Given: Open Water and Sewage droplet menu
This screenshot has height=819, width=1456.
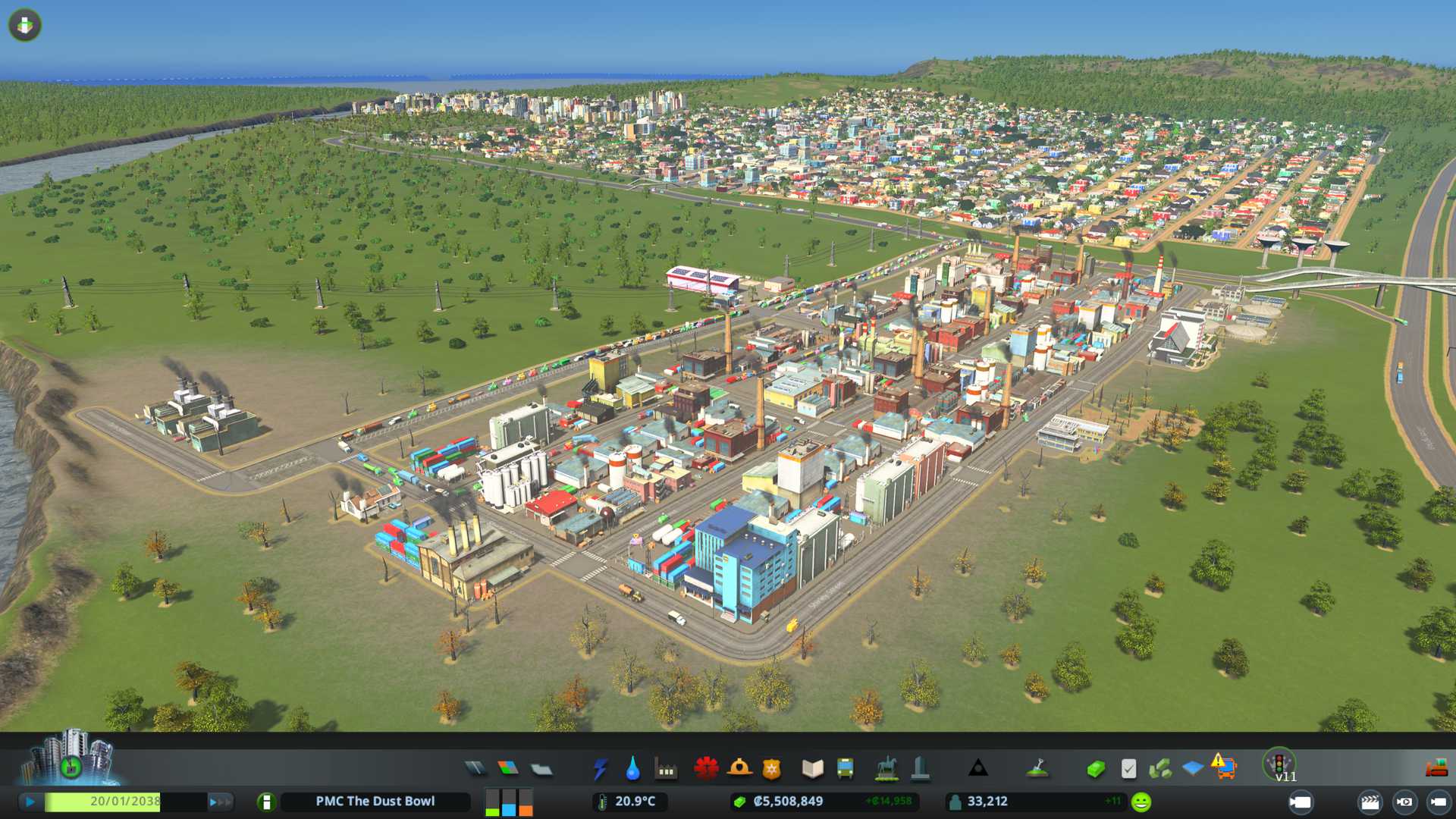Looking at the screenshot, I should (x=632, y=769).
